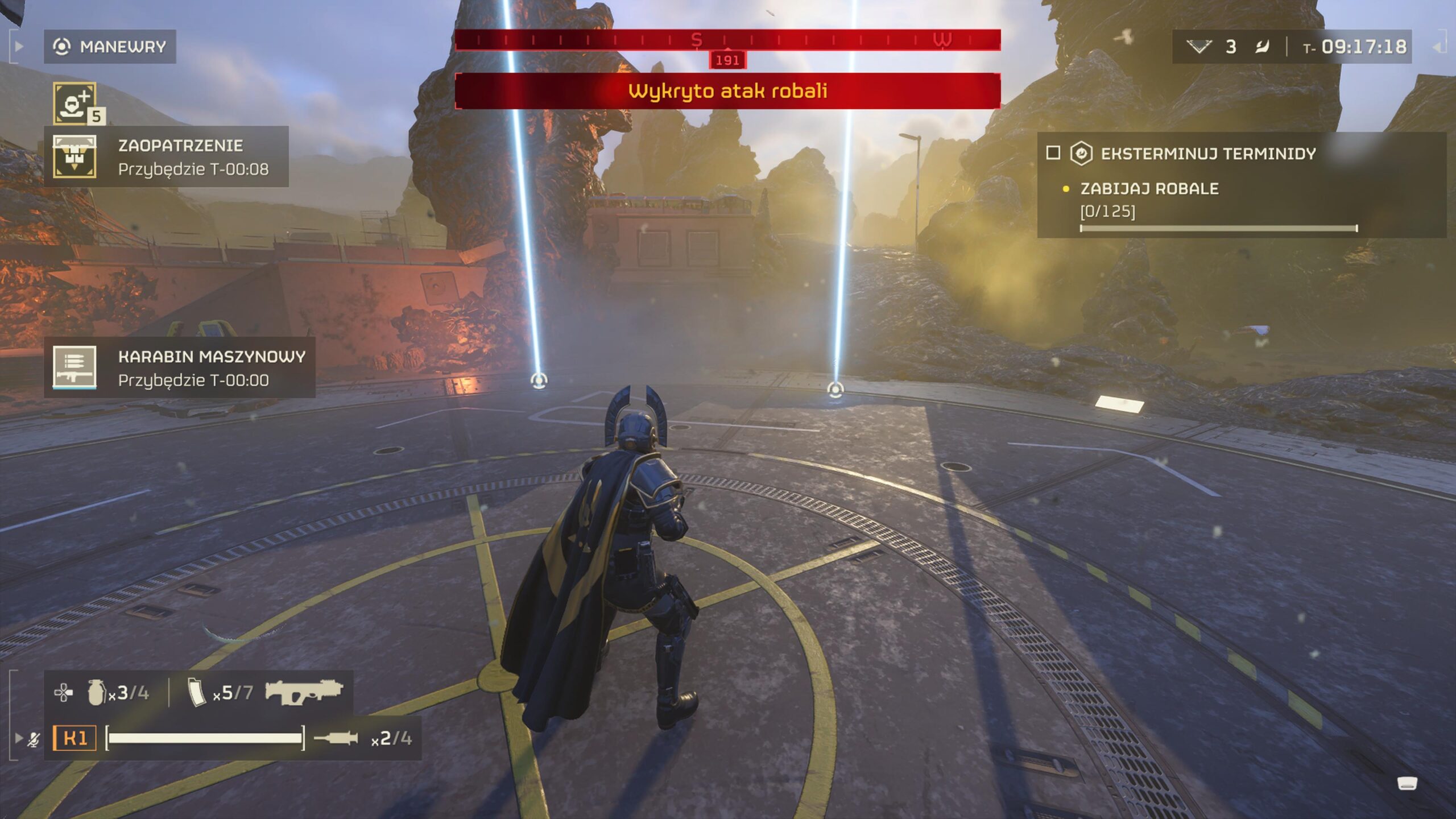
Task: Select the Zaopatrzenie resupply stratagem icon
Action: click(75, 156)
